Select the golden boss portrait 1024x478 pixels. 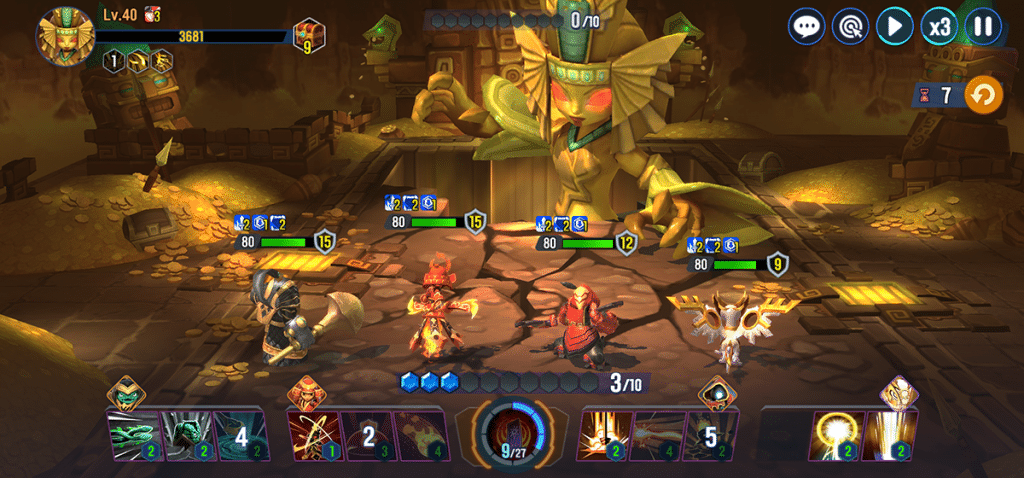click(66, 35)
